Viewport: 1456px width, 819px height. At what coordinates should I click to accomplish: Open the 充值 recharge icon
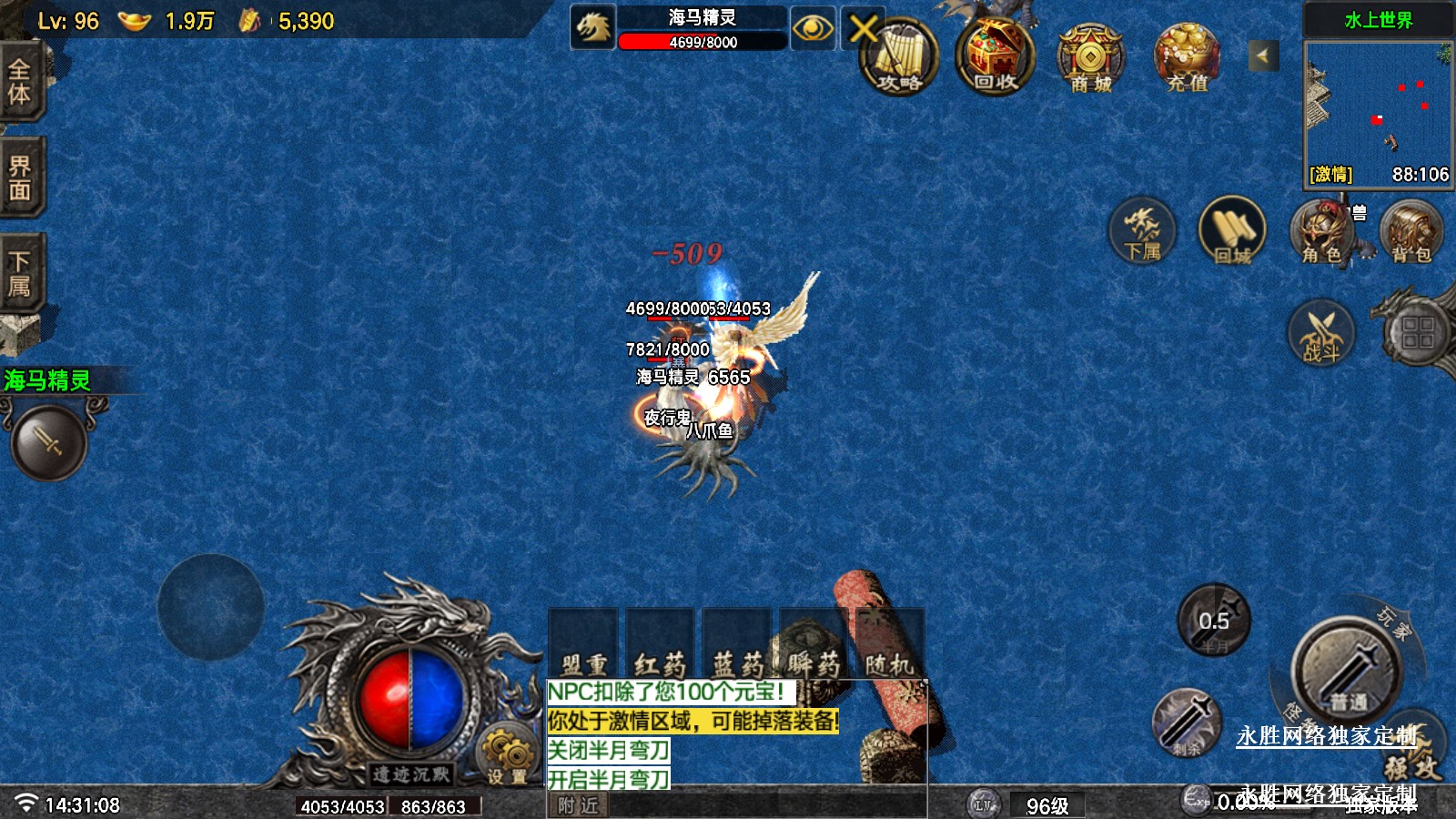click(x=1187, y=58)
